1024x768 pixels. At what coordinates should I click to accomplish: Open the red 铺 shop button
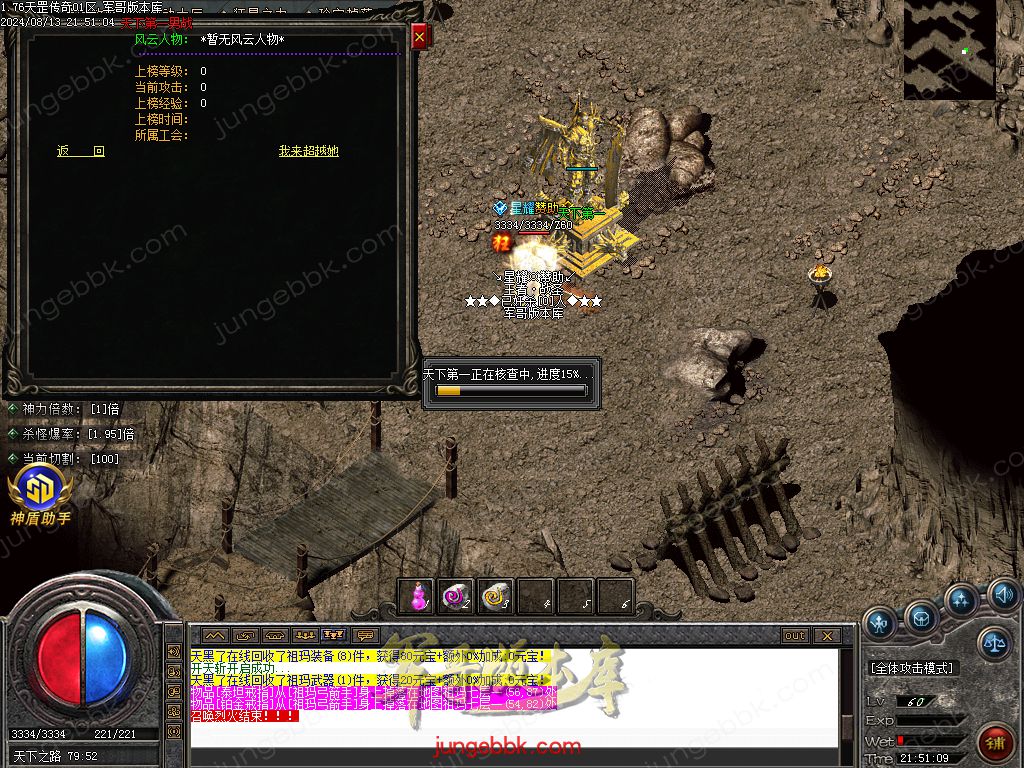click(x=995, y=743)
